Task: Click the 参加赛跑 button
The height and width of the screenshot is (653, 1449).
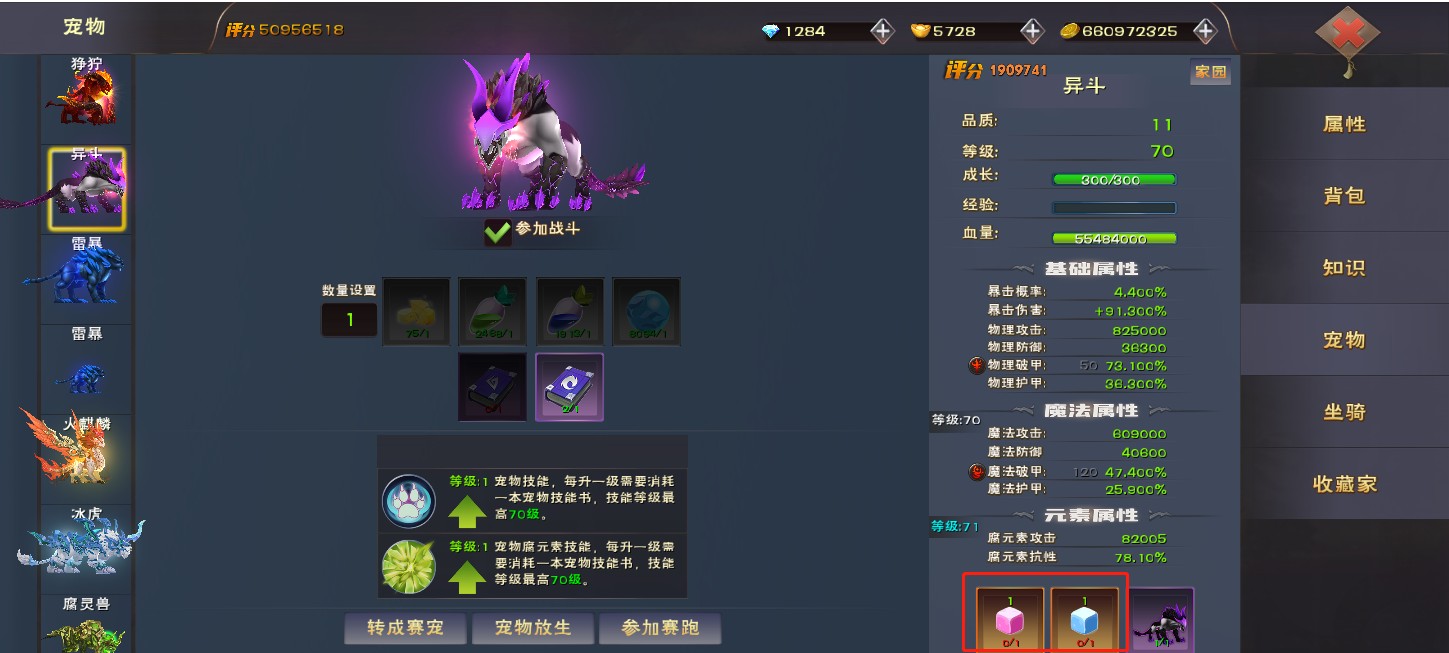Action: point(659,628)
